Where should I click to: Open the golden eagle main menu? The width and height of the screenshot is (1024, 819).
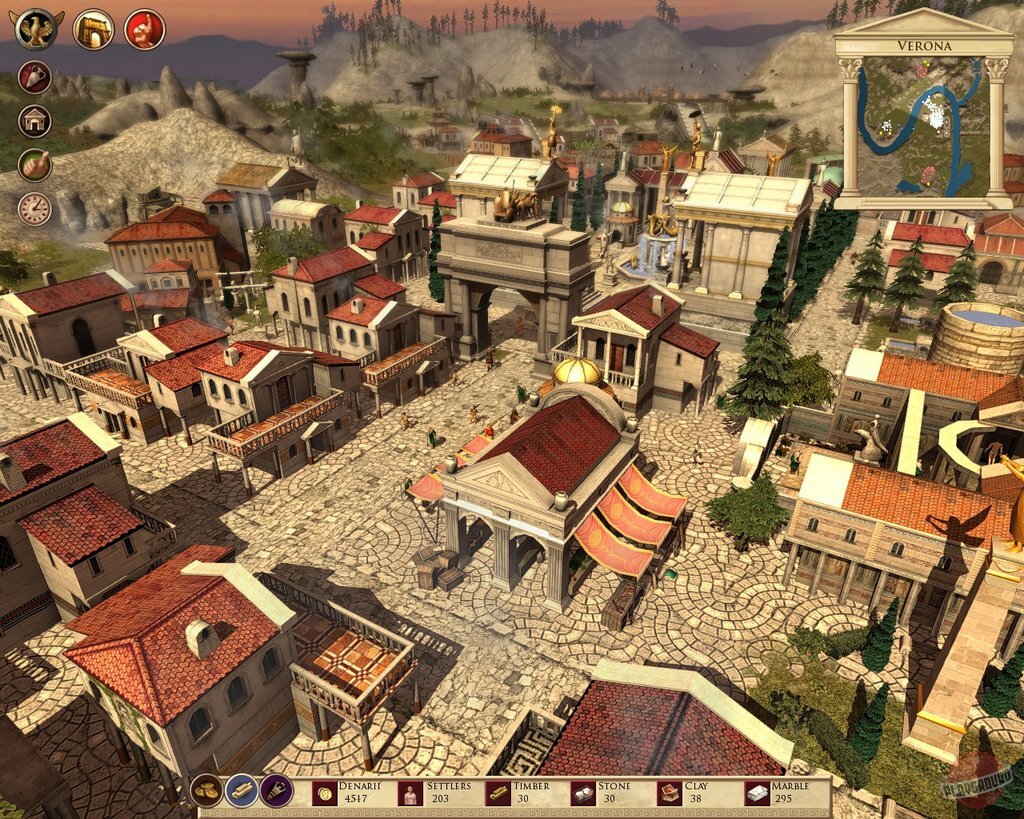click(38, 29)
